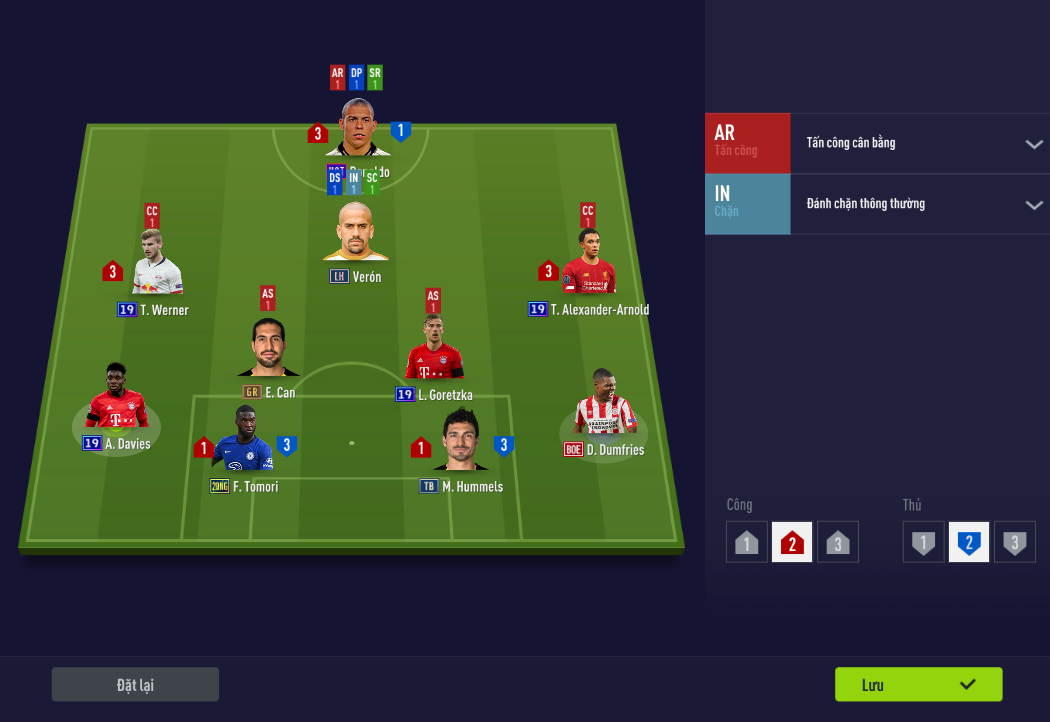Select the striker at the top of the formation
The height and width of the screenshot is (722, 1050).
[358, 128]
